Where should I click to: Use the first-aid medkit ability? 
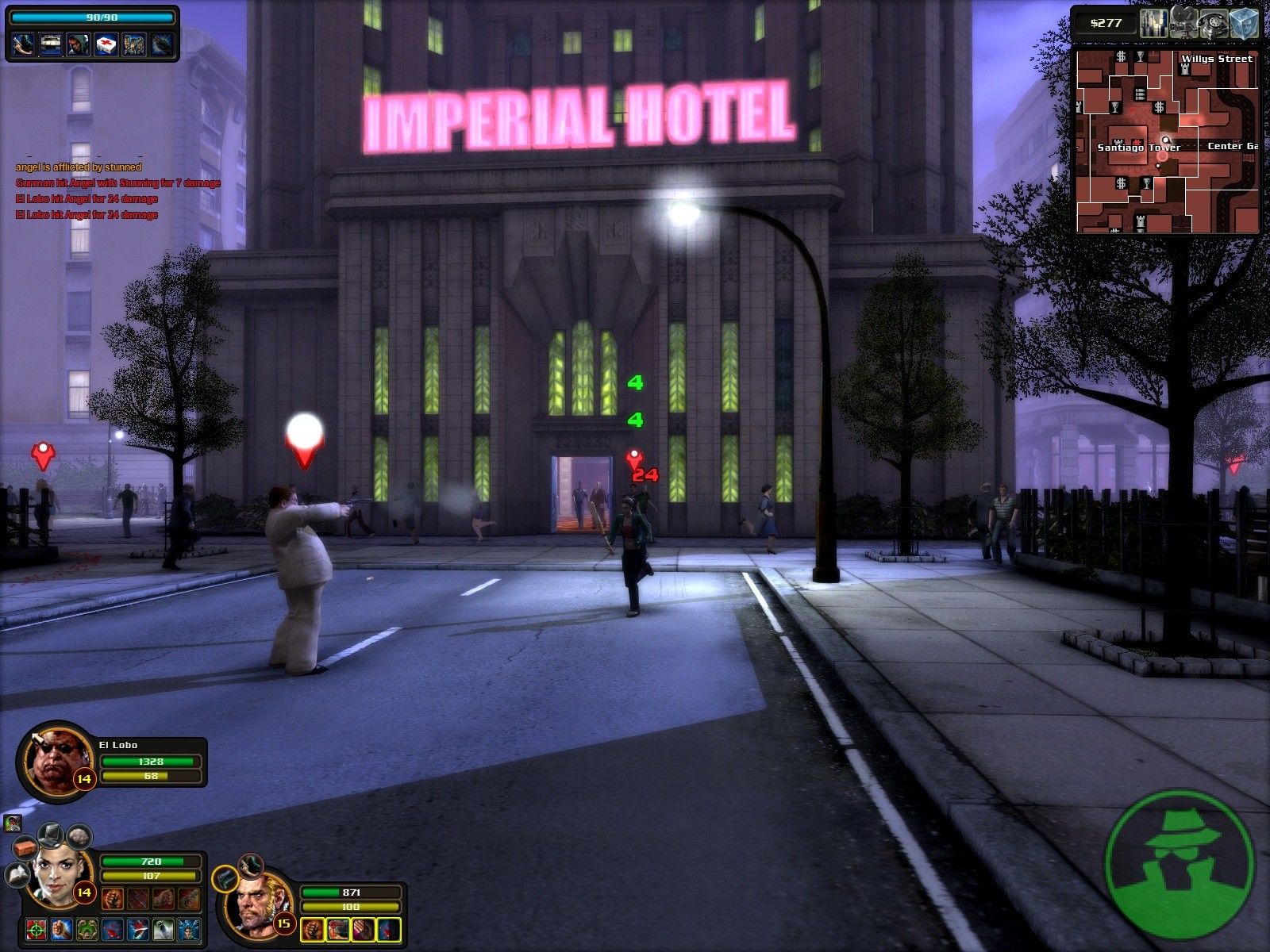(106, 44)
